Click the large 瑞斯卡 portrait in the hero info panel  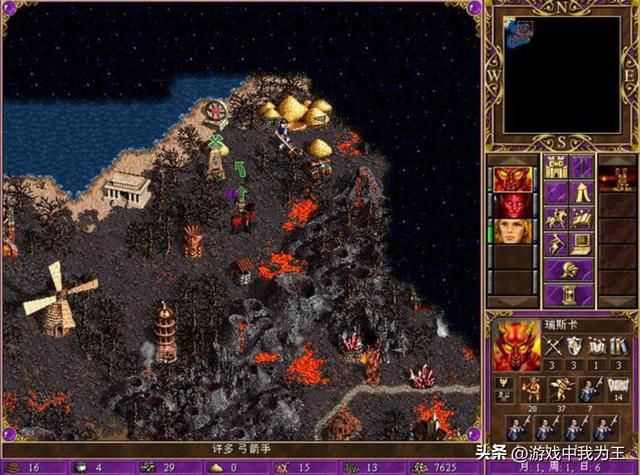(x=517, y=347)
